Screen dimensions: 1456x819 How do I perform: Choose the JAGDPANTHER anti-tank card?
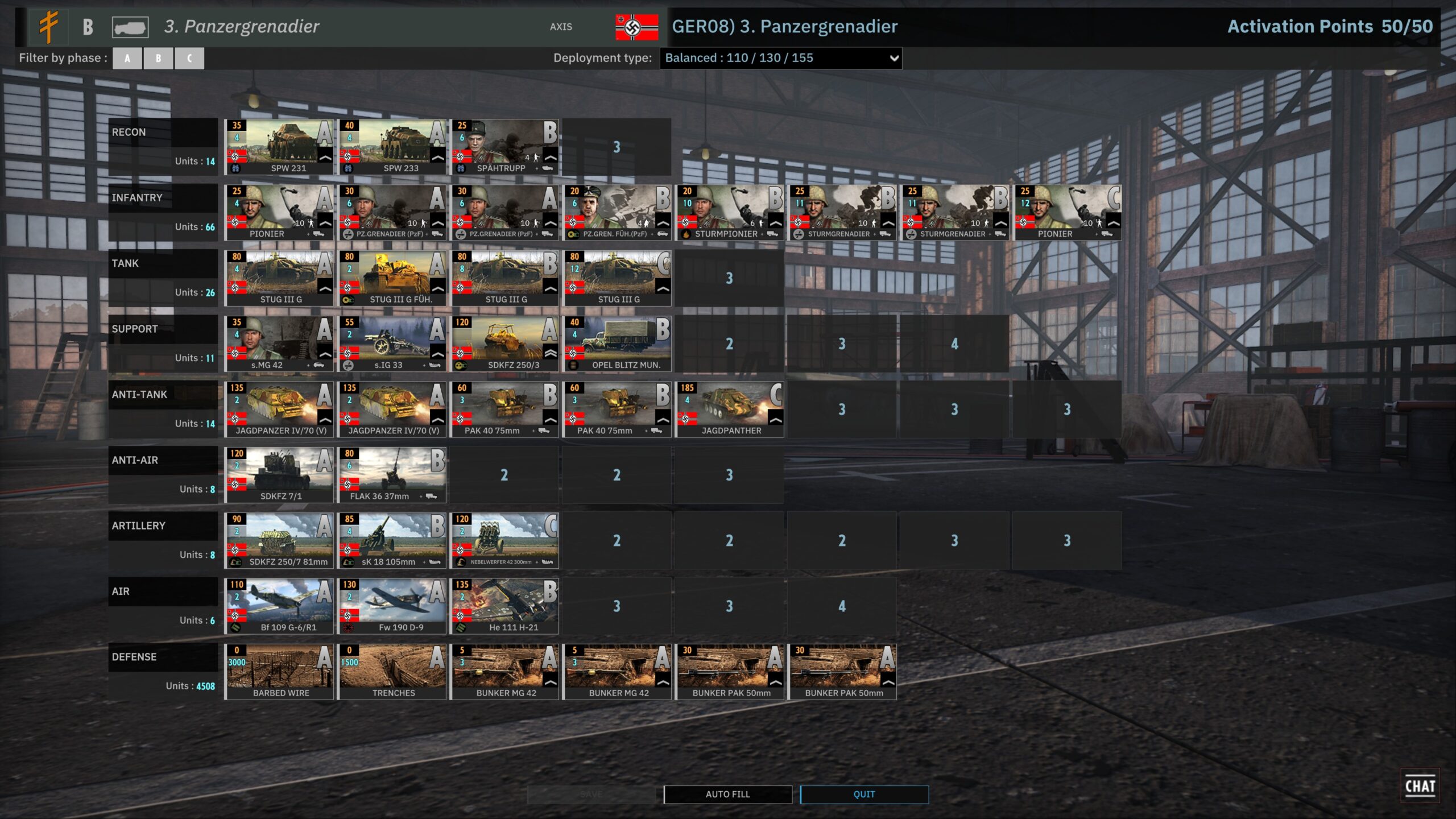click(729, 409)
